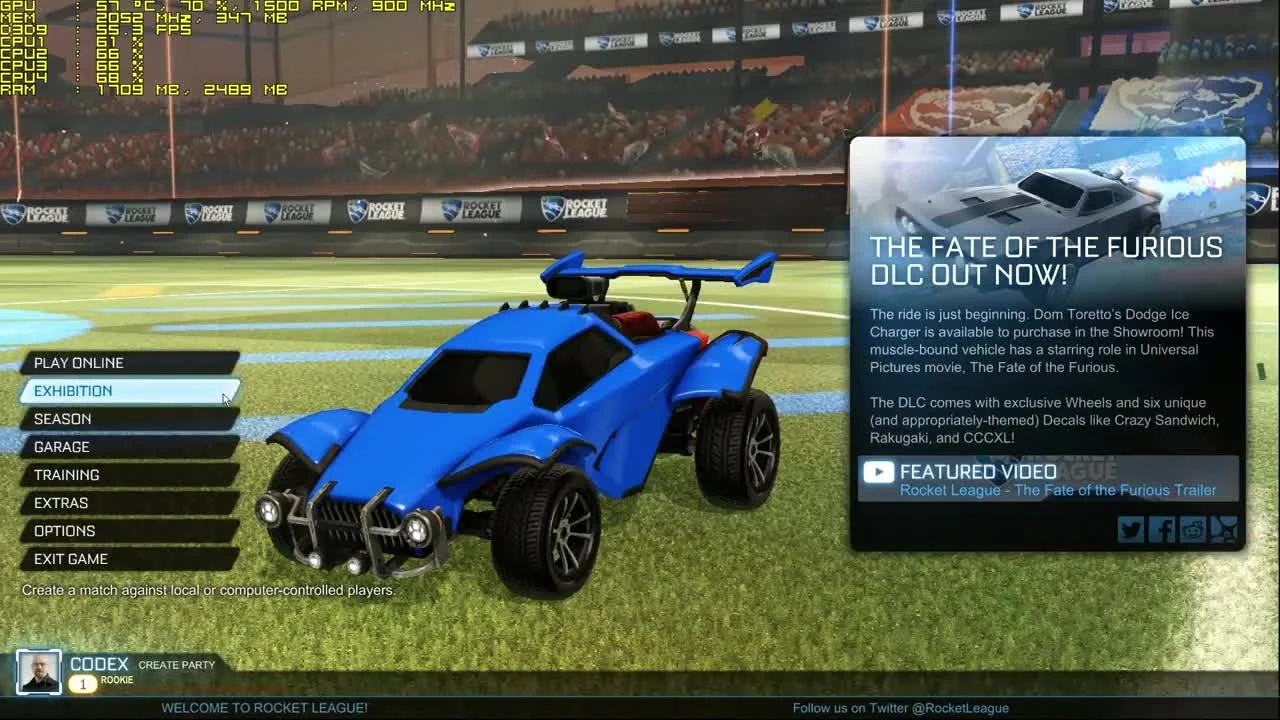Click the CODEX player avatar
Screen dimensions: 1280x720
coord(39,672)
